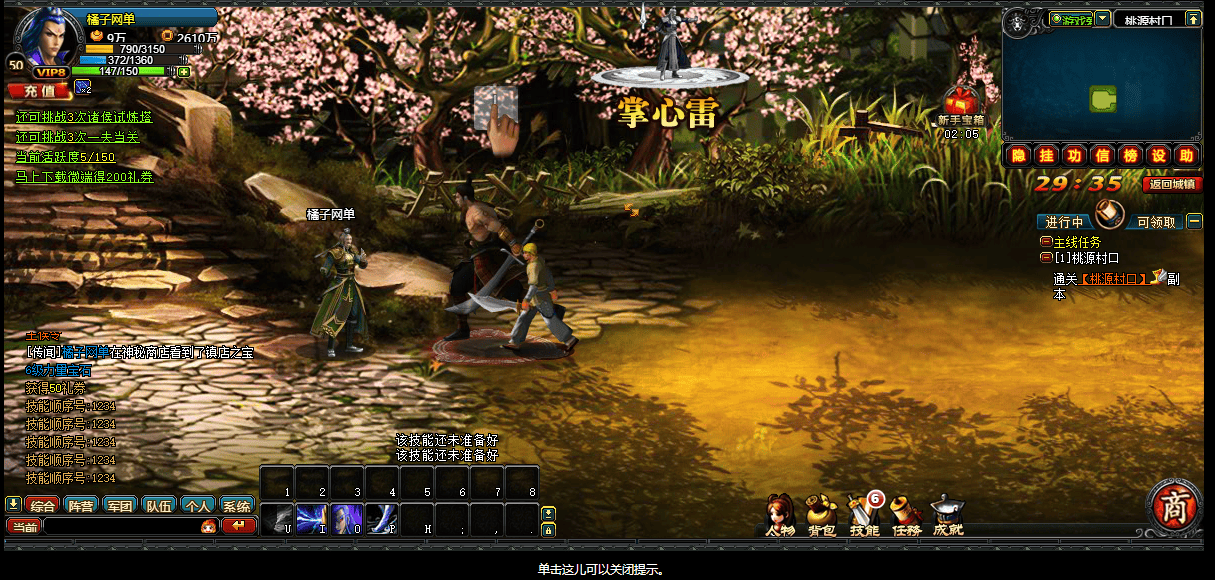This screenshot has height=580, width=1215.
Task: Activate the lightning skill bound to I
Action: [312, 518]
